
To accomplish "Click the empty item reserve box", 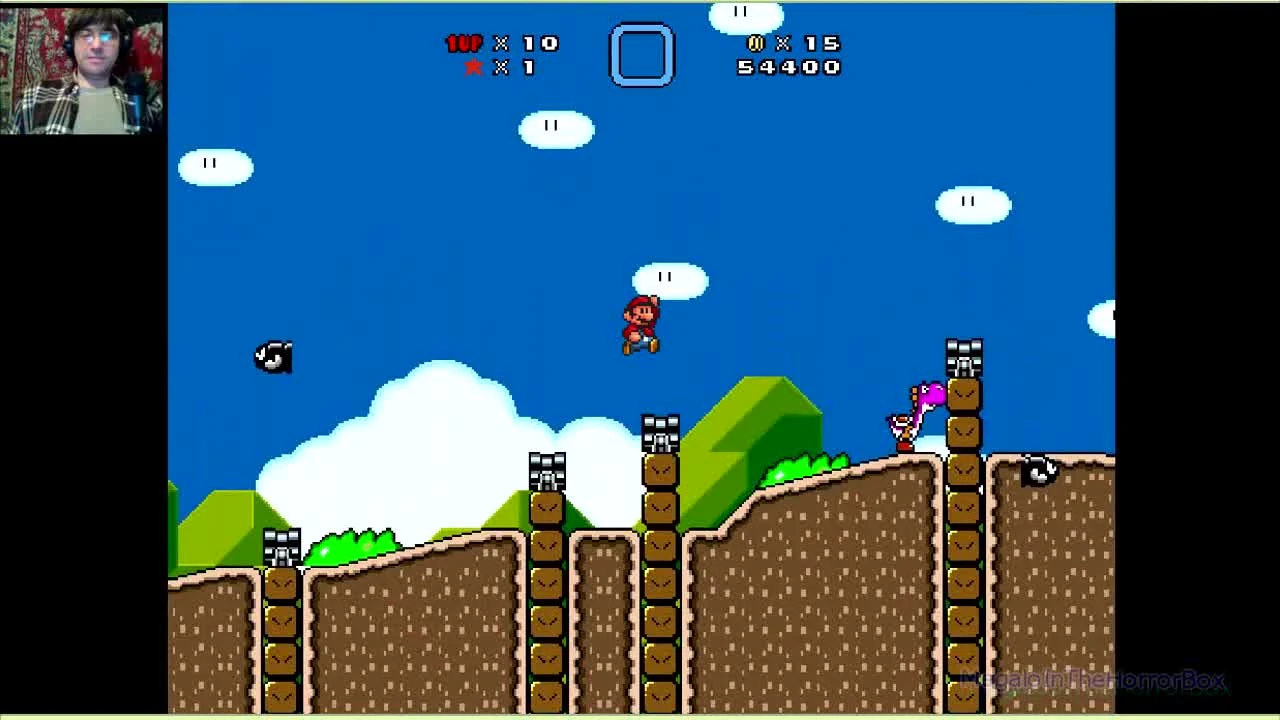I will click(642, 55).
